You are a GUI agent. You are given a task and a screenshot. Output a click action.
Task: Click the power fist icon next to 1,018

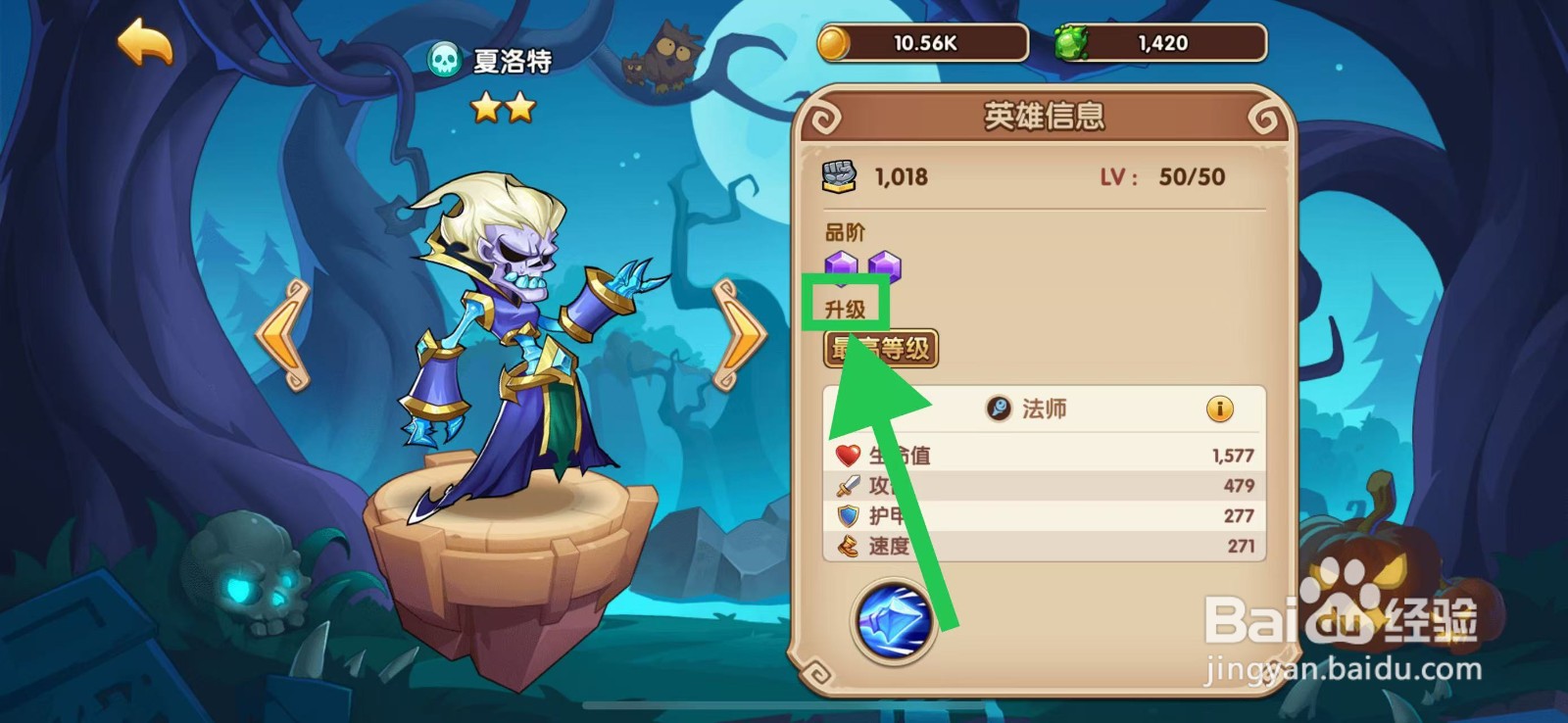[840, 176]
